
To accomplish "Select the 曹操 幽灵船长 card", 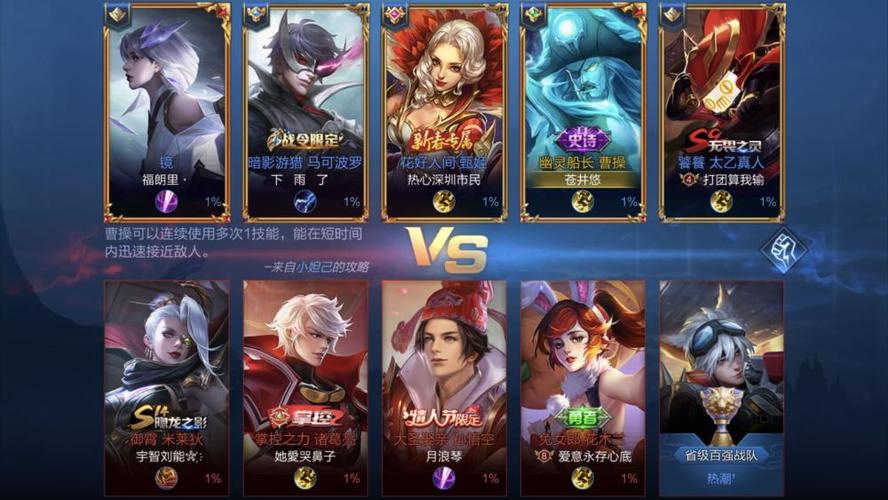I will coord(582,110).
